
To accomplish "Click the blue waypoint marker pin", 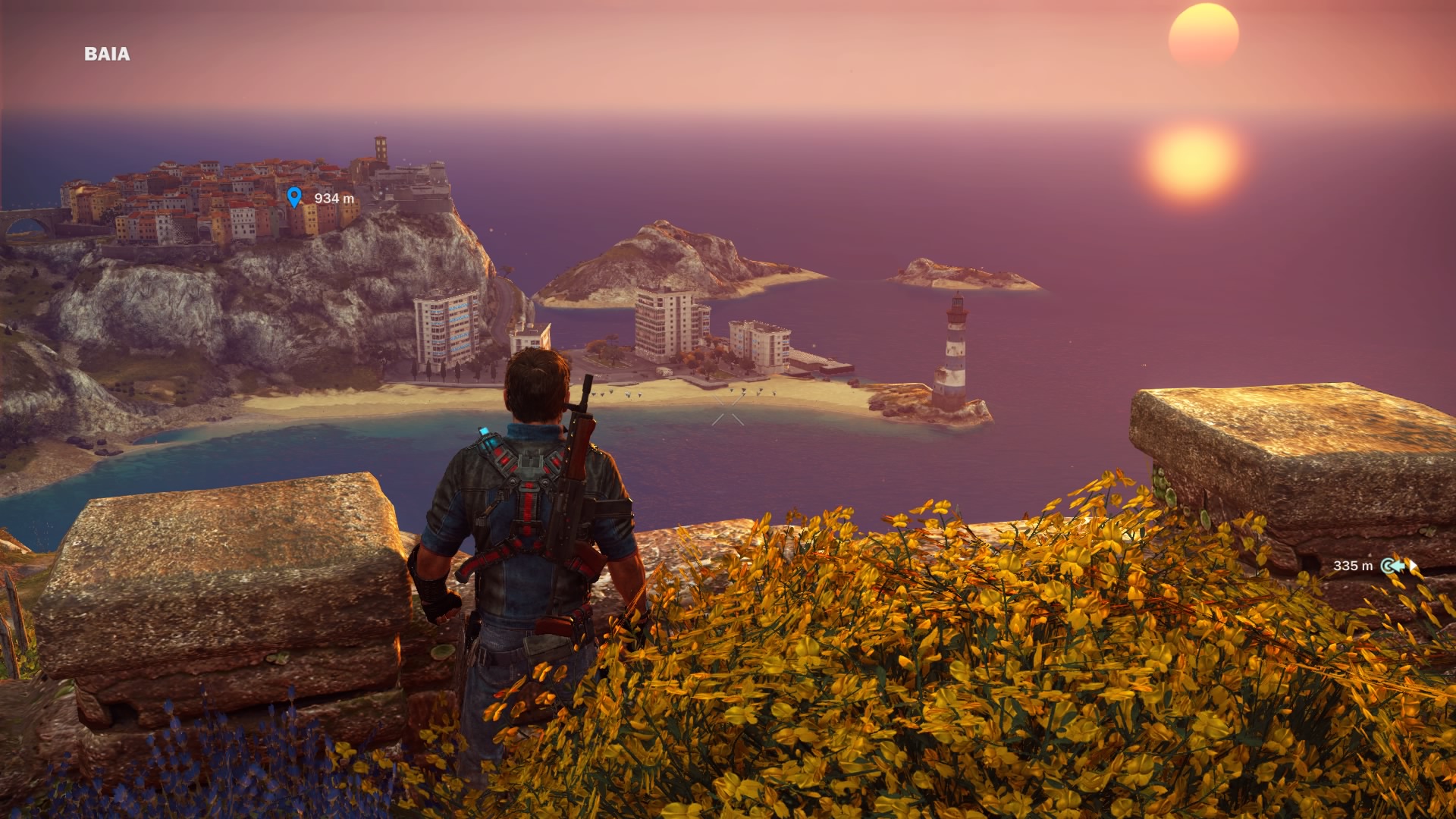I will (x=294, y=197).
